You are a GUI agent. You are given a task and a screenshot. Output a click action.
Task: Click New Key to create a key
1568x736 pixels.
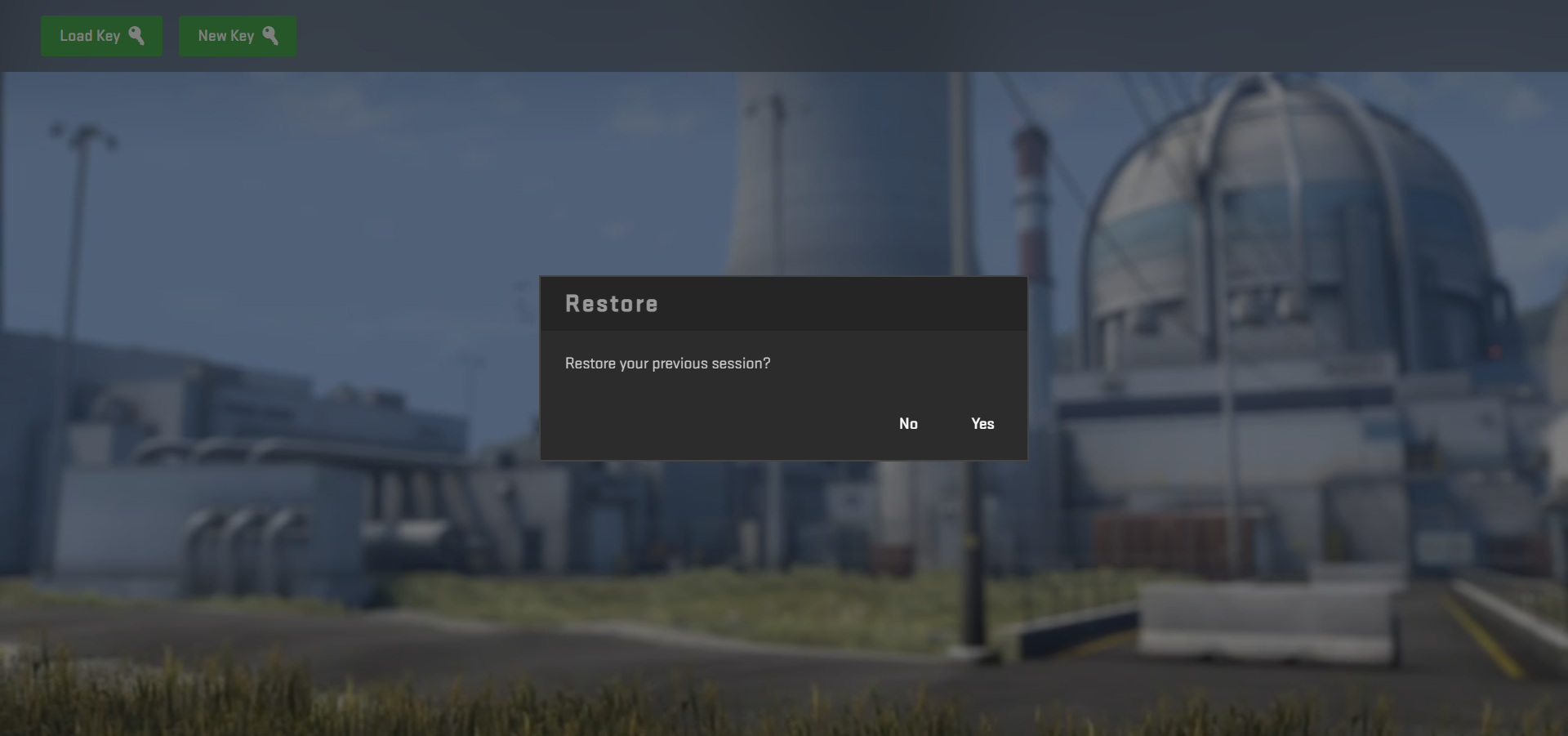tap(238, 35)
